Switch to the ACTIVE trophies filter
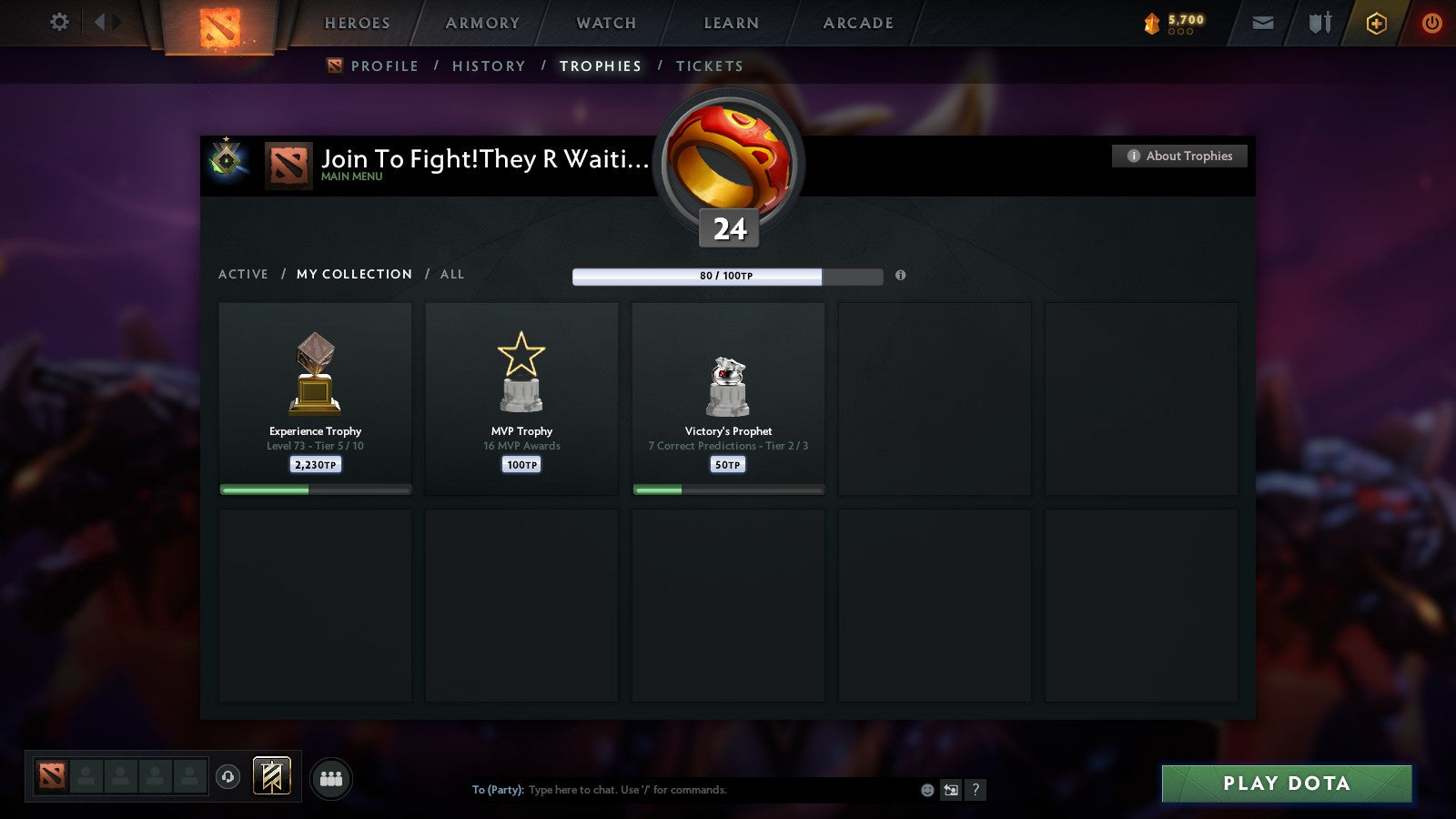This screenshot has width=1456, height=819. (x=244, y=274)
